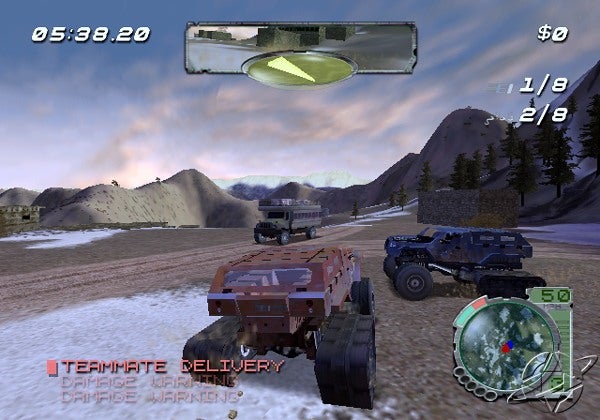600x420 pixels.
Task: Select the rear-view mirror display
Action: coord(300,38)
